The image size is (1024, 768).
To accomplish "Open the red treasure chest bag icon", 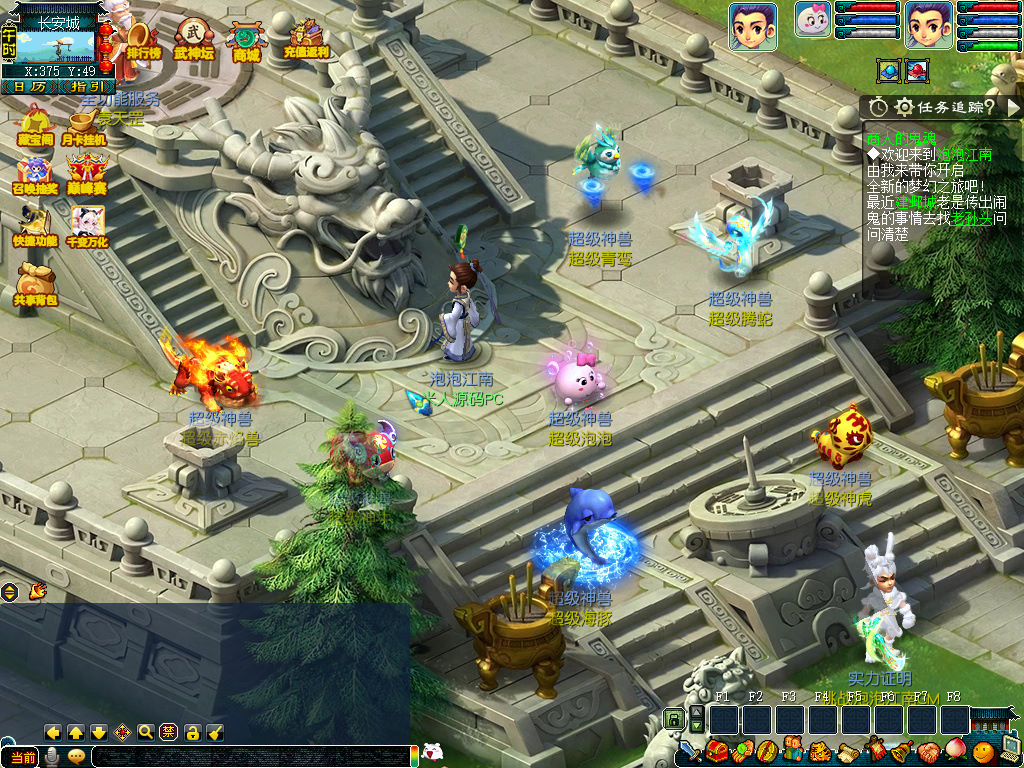I will click(x=716, y=750).
